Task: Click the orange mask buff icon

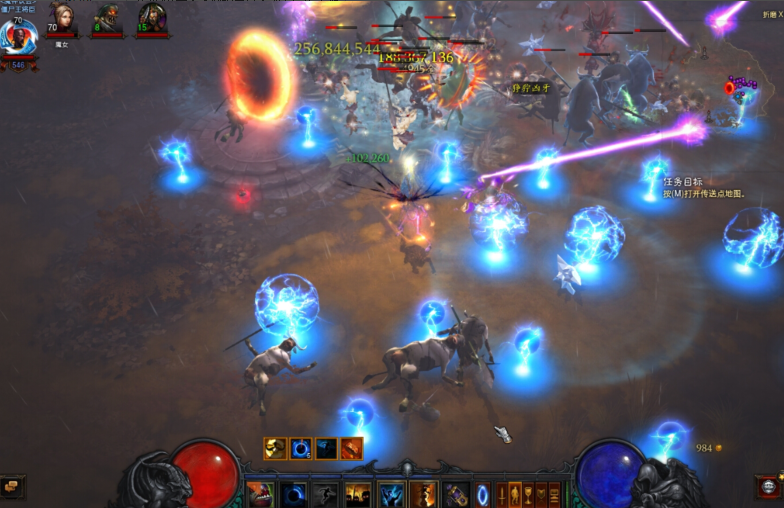Action: (275, 448)
